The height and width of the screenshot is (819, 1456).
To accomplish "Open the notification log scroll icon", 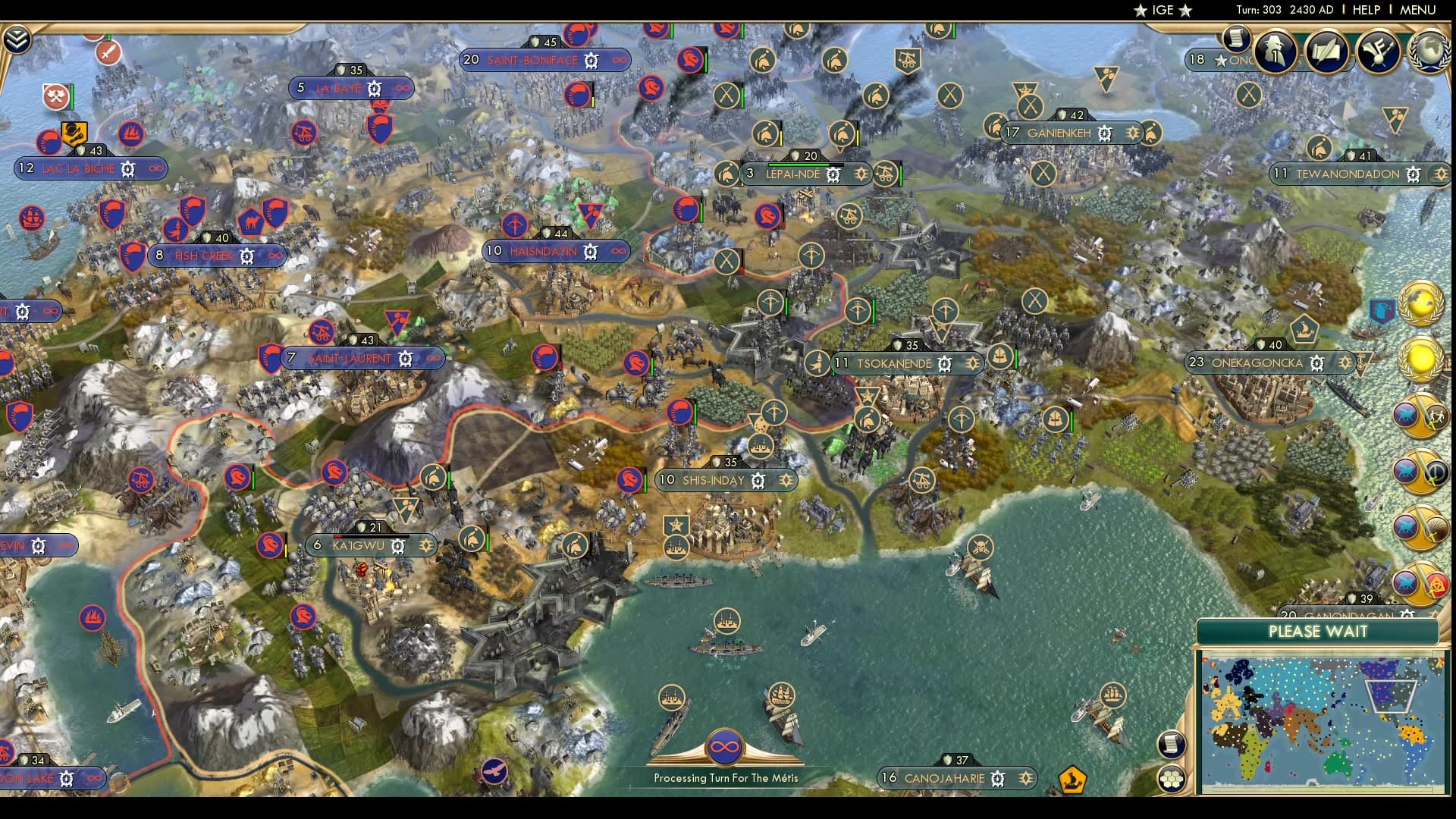I will 1172,743.
